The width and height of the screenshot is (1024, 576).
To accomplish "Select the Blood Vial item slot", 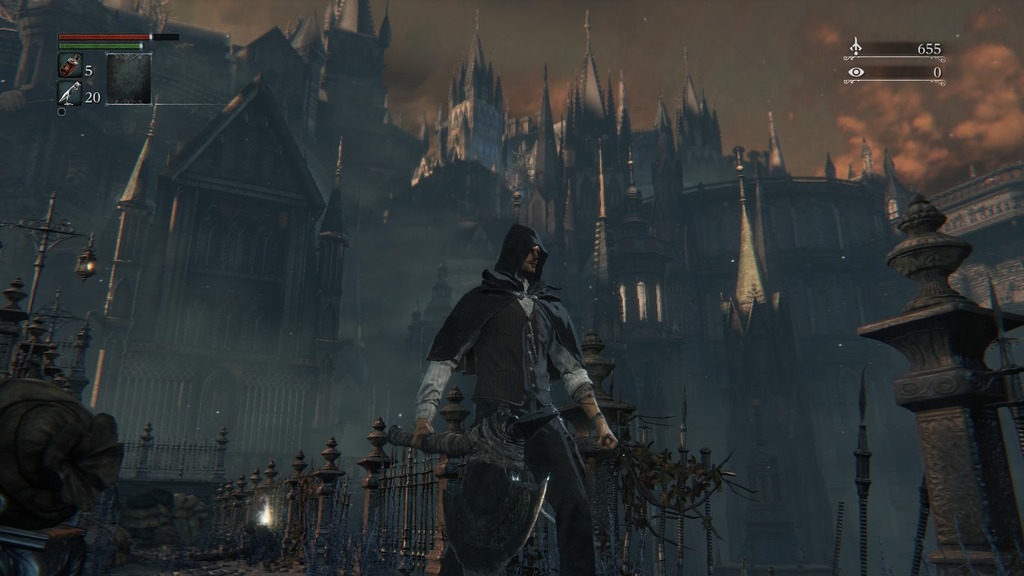I will [70, 66].
